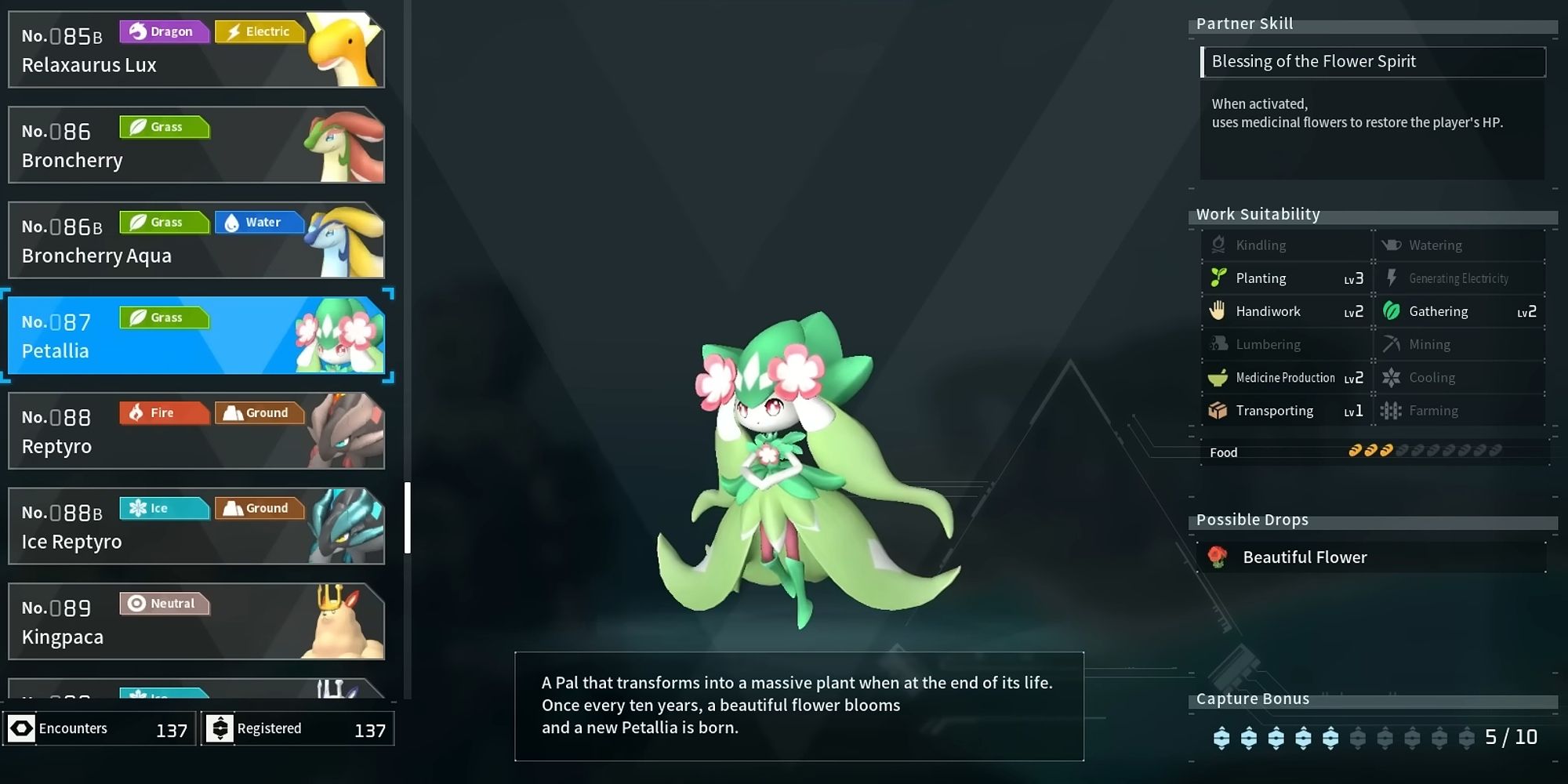Toggle the Ice type badge on Ice Reptyro
Screen dimensions: 1568x784
point(164,508)
